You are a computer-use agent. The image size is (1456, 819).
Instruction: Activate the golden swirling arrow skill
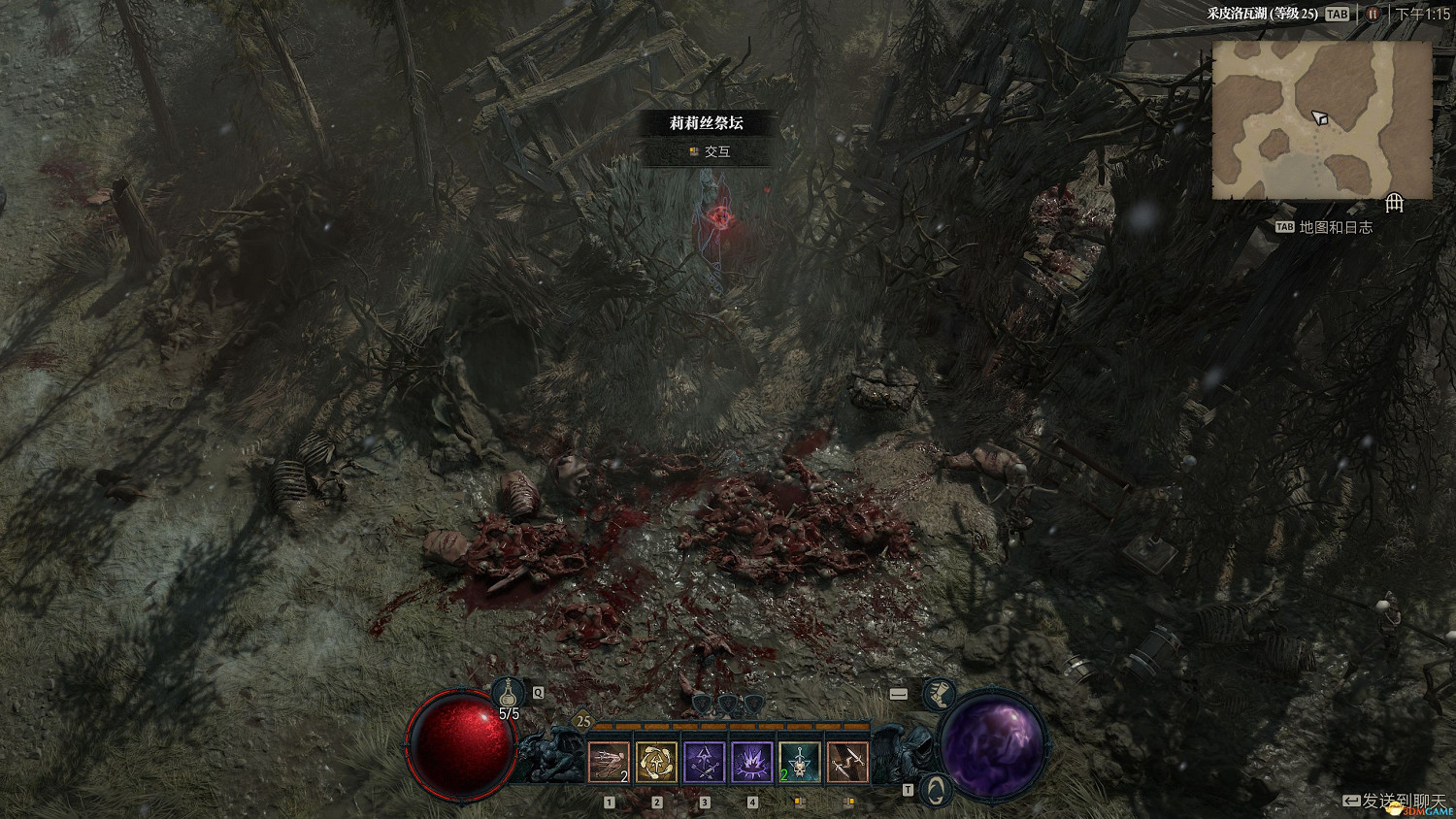click(656, 762)
